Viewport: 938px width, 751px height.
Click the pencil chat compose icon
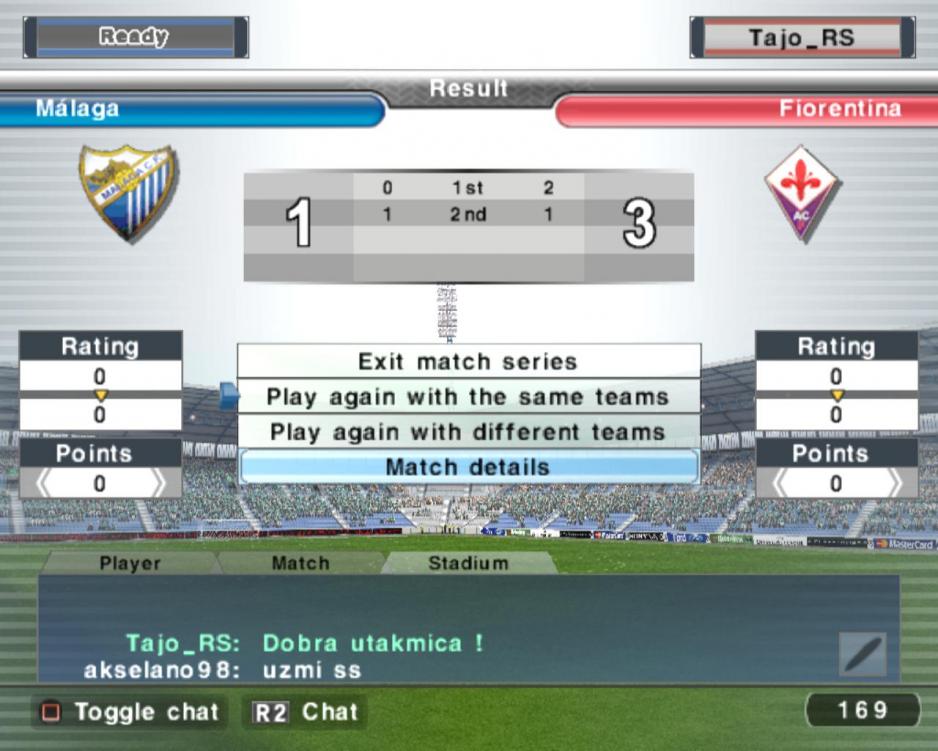click(862, 655)
